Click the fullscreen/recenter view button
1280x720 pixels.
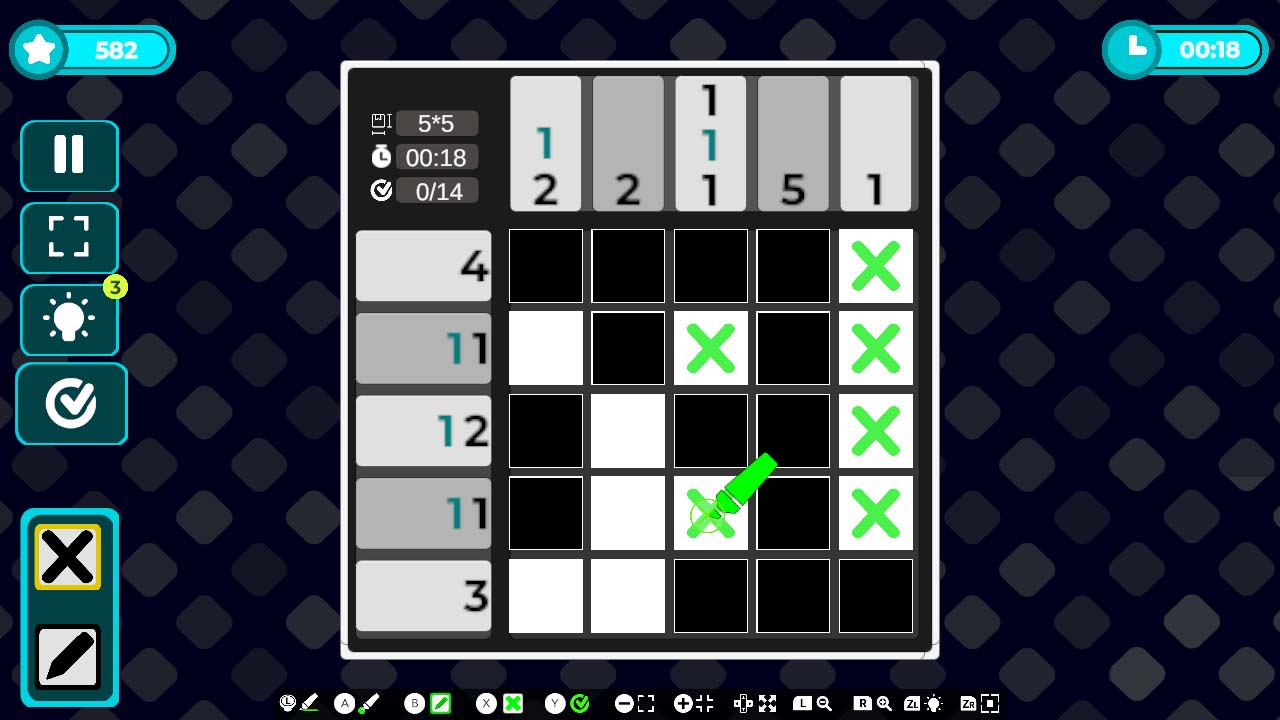68,238
